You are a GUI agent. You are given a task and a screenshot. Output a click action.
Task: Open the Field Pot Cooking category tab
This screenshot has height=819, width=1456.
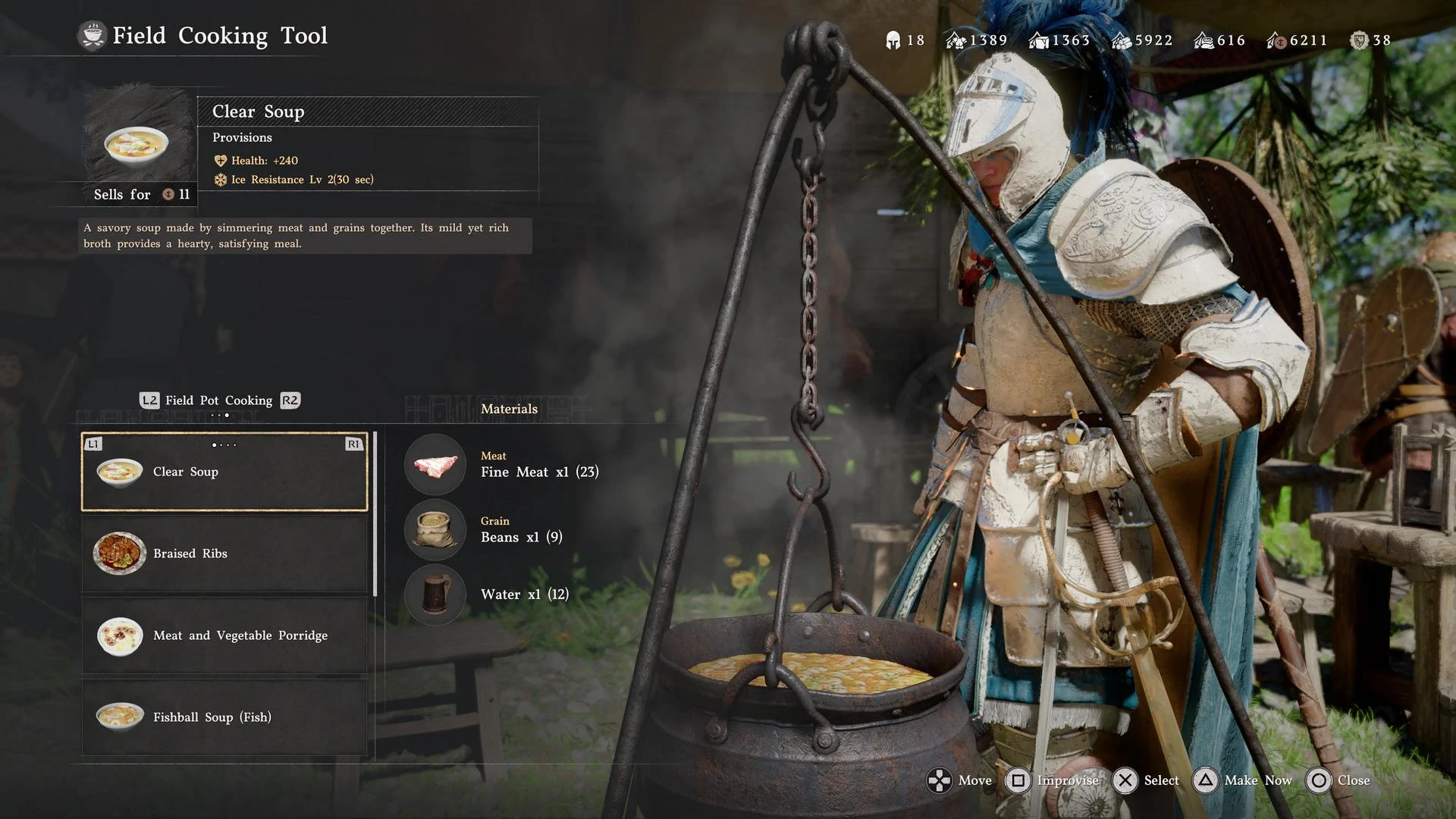[219, 400]
